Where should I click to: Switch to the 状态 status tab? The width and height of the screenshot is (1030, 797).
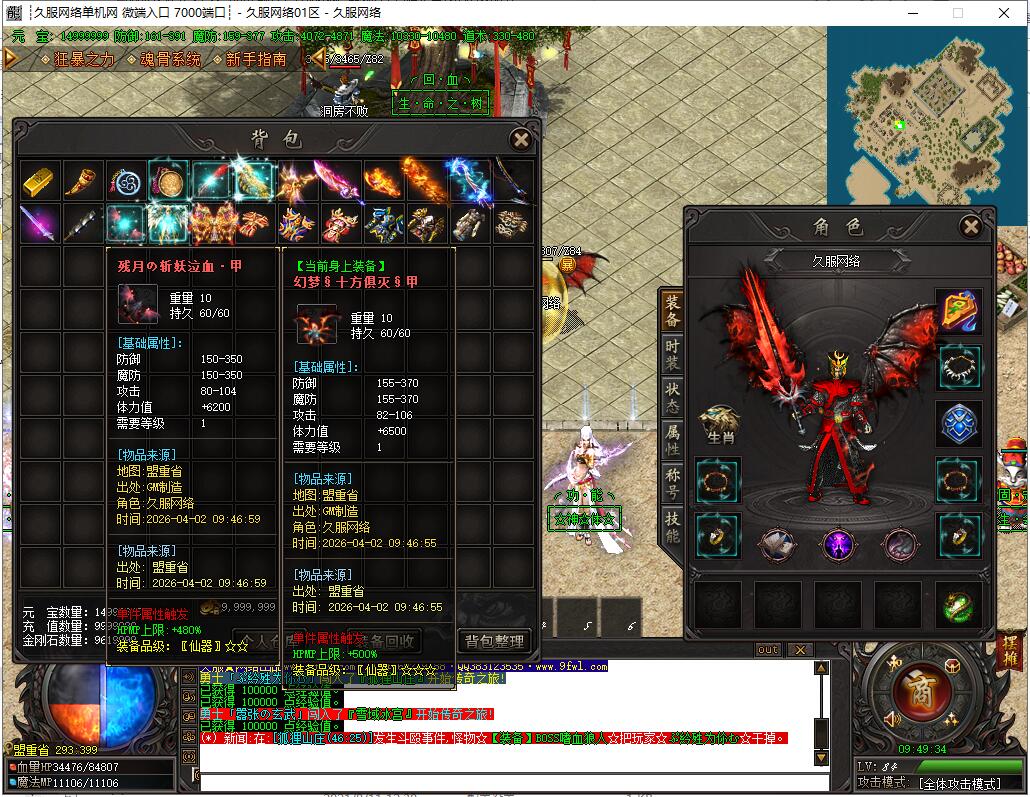(672, 397)
